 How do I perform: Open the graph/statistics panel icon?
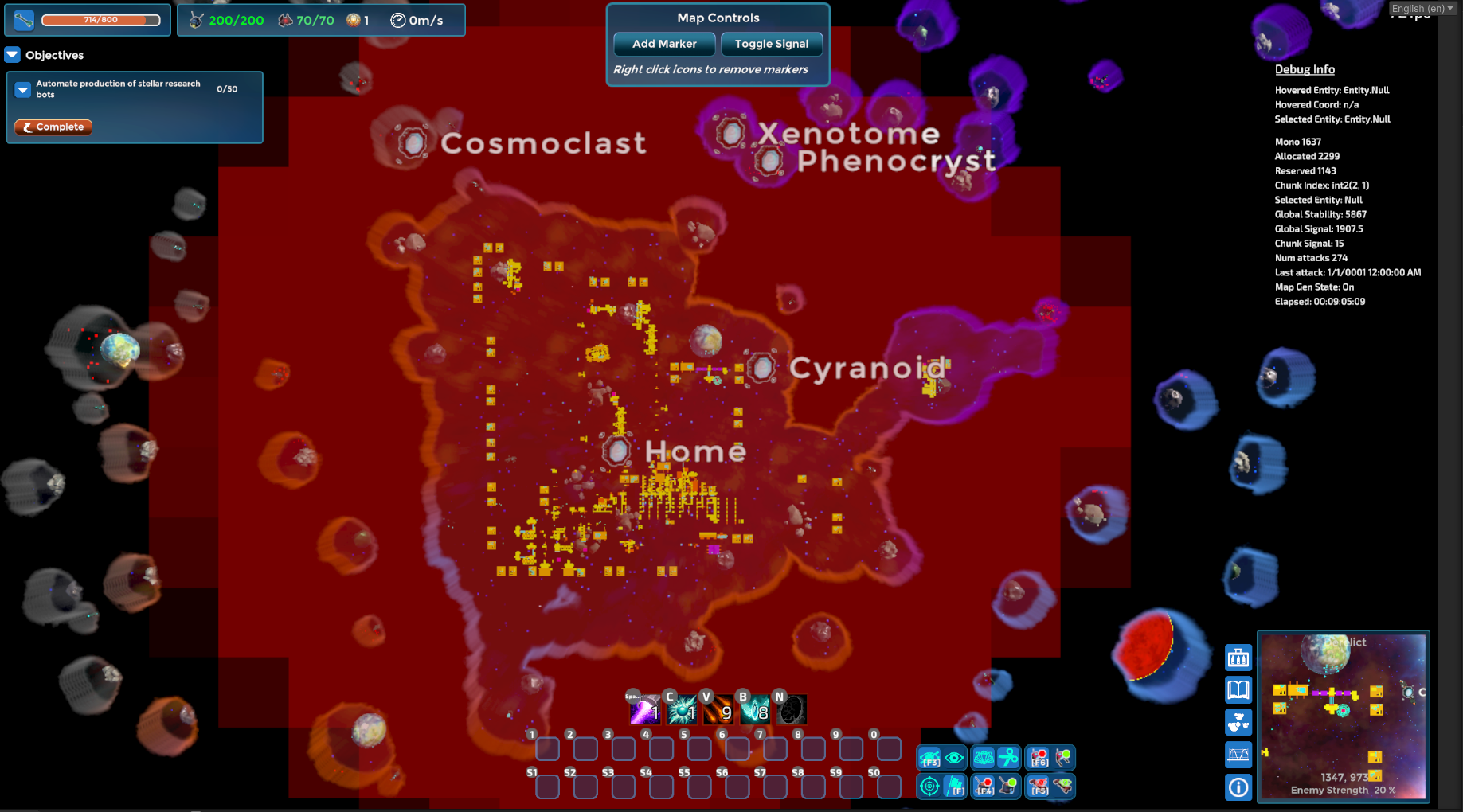[1238, 754]
